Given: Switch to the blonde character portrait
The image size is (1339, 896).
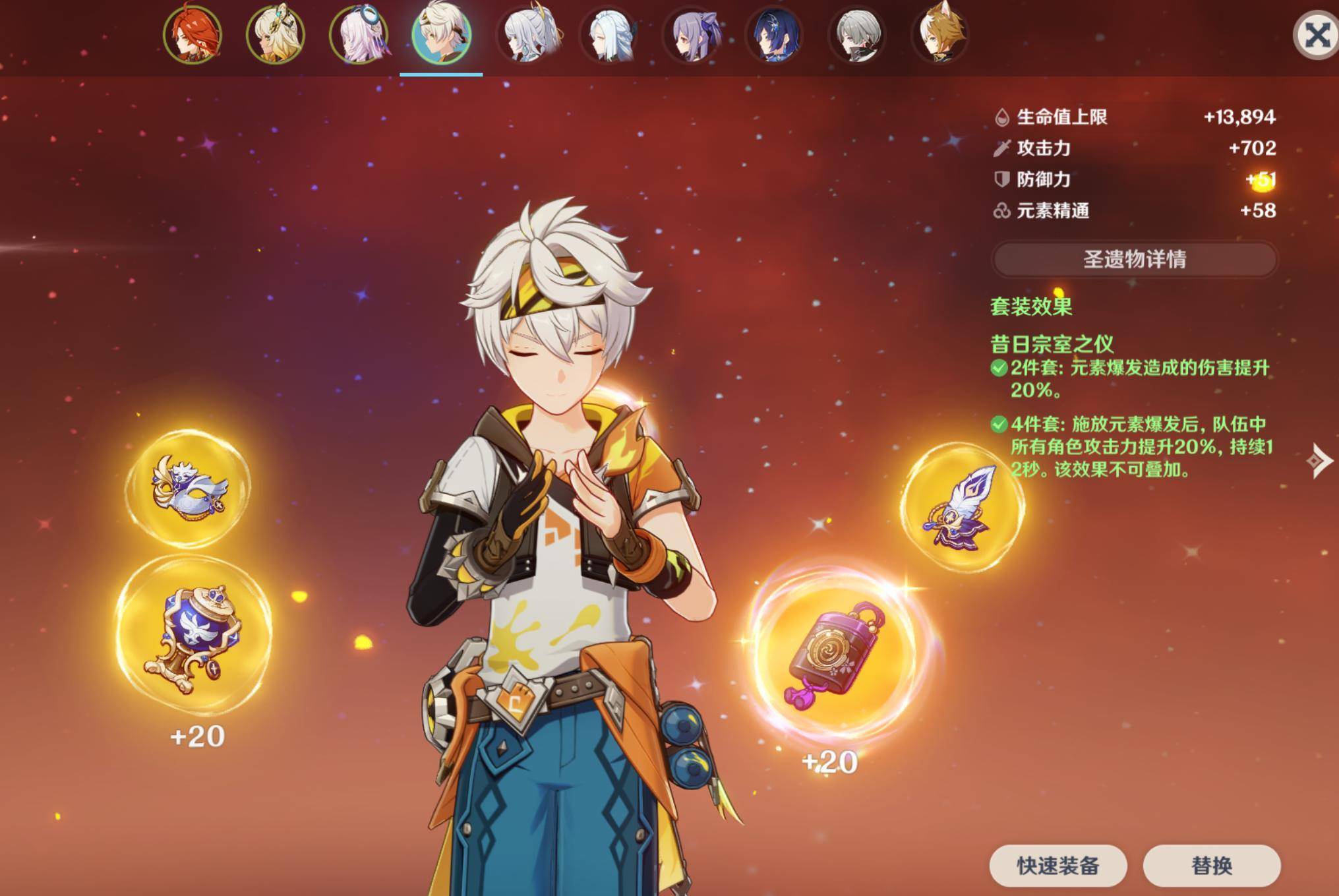Looking at the screenshot, I should pos(276,35).
